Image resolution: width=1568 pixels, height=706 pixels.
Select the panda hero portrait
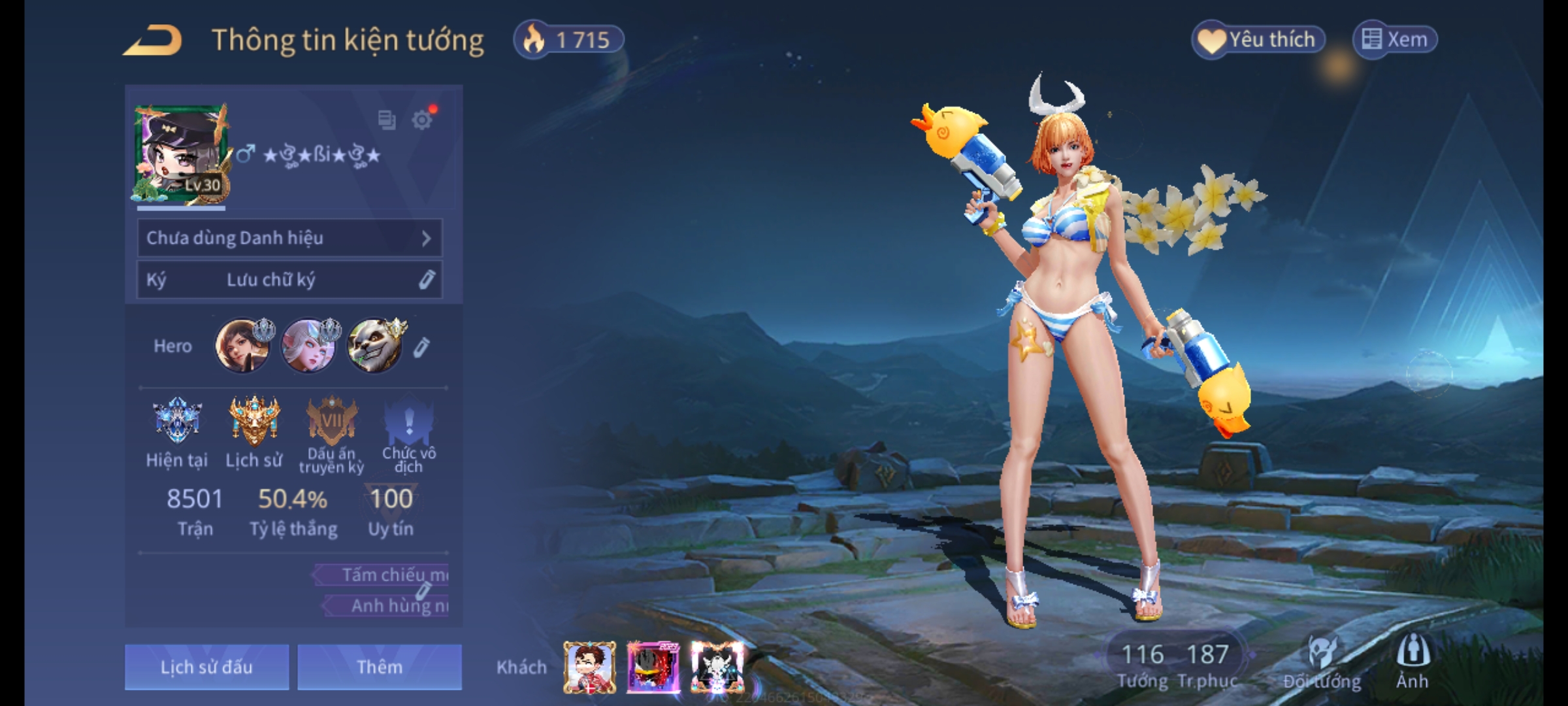(x=374, y=346)
